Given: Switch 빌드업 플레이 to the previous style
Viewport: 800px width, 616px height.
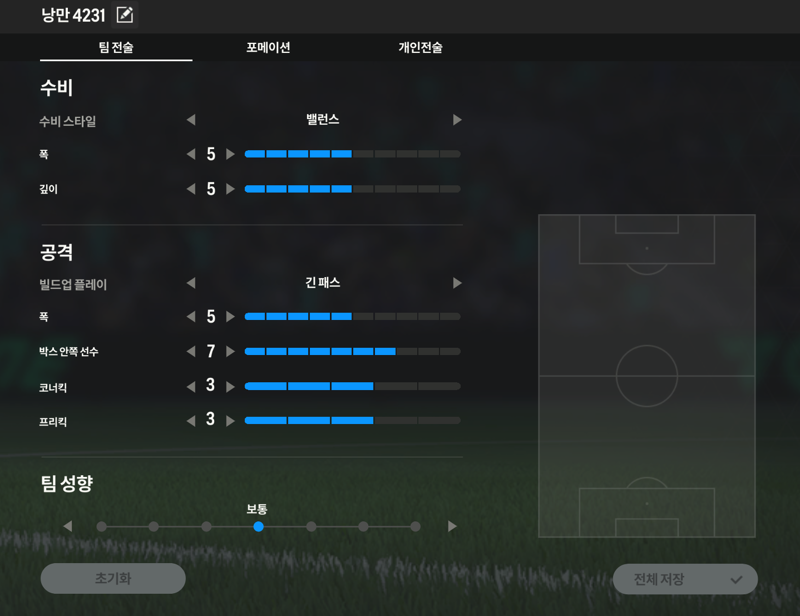Looking at the screenshot, I should 191,283.
